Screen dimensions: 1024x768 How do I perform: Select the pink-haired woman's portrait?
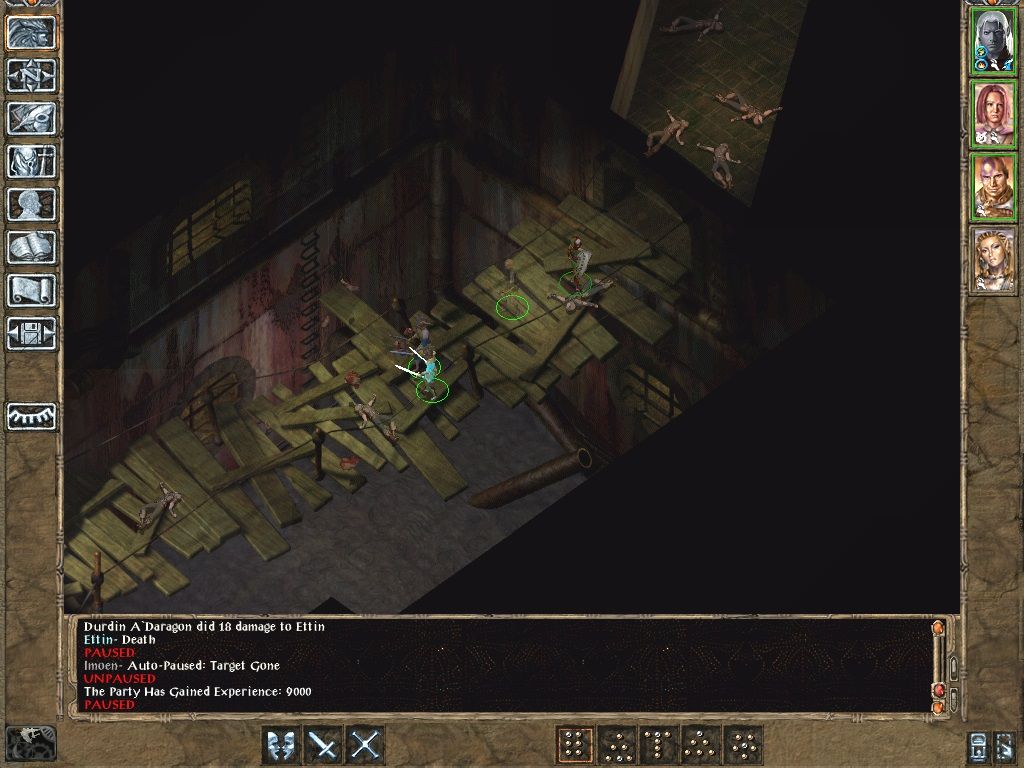[994, 114]
